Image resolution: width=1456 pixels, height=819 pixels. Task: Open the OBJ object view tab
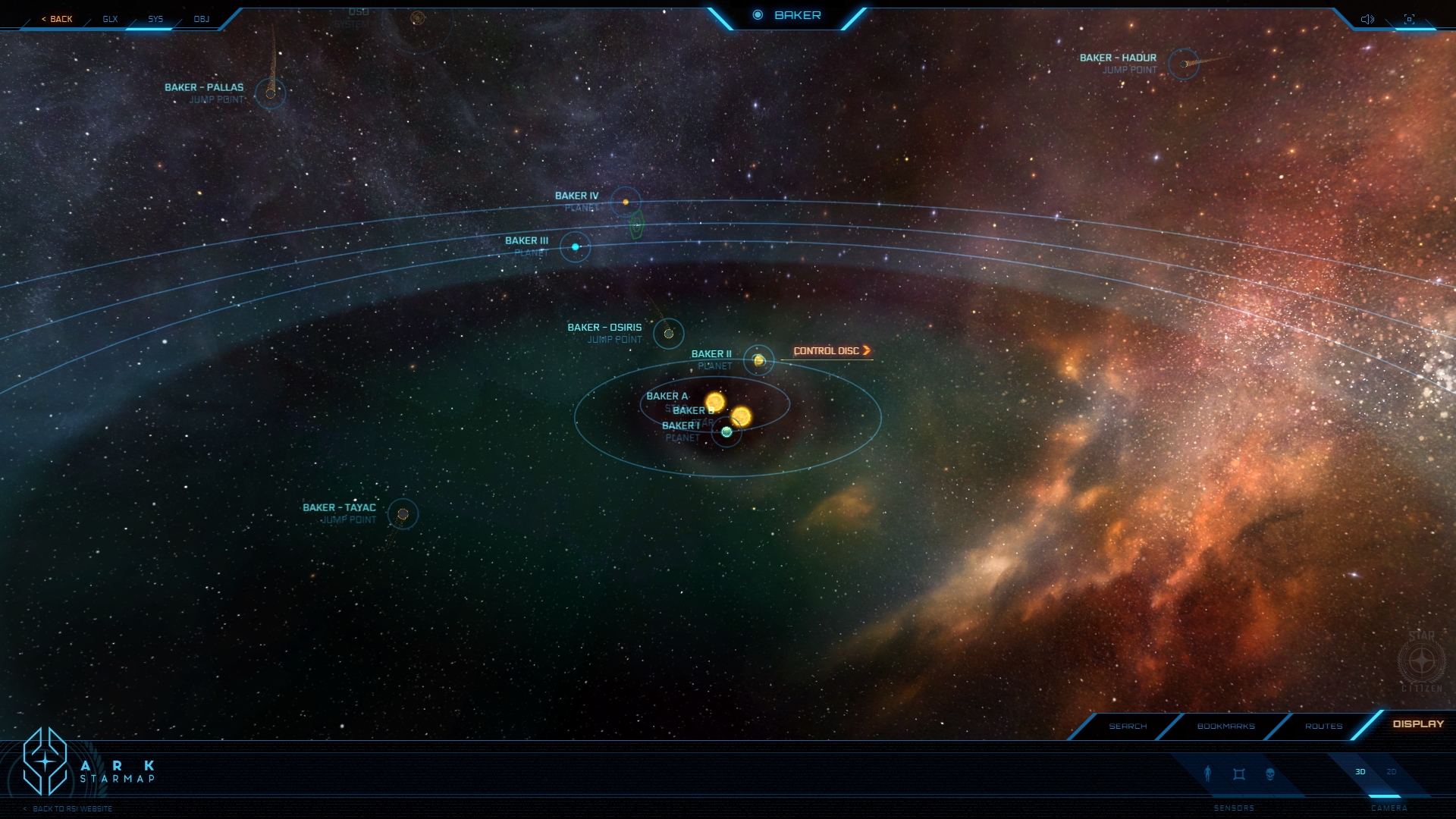pos(201,19)
